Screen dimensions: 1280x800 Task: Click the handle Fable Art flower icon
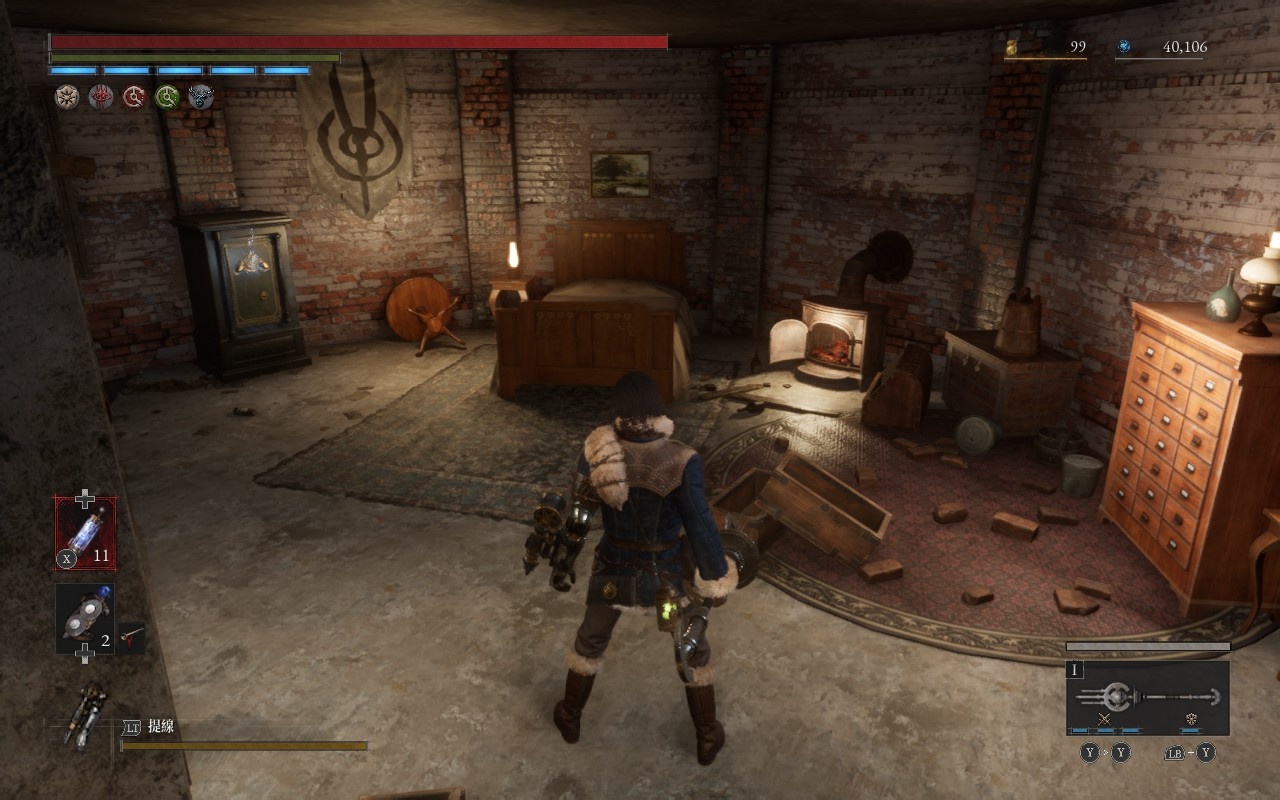point(1191,719)
